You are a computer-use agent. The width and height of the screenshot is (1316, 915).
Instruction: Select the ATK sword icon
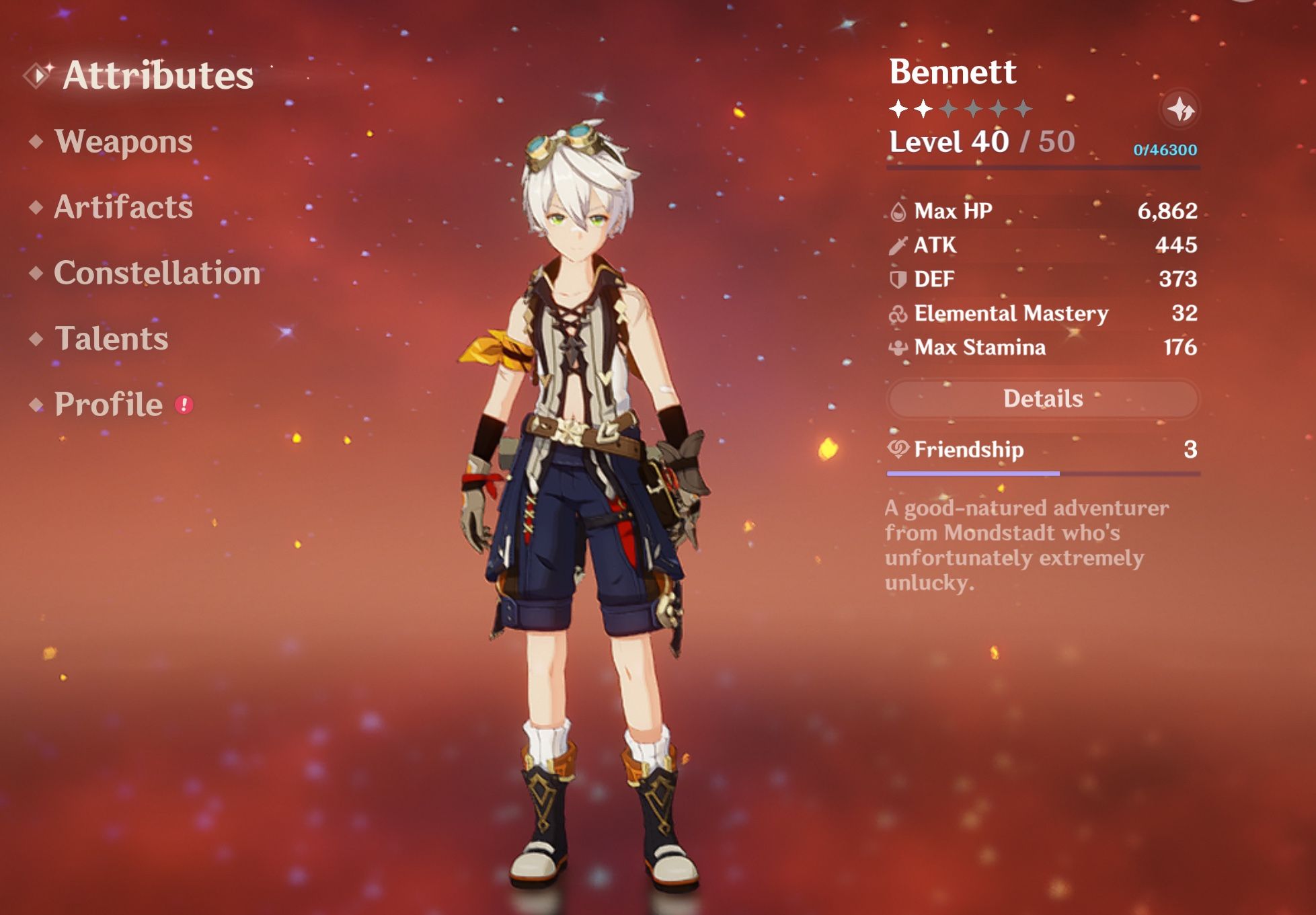pos(898,245)
